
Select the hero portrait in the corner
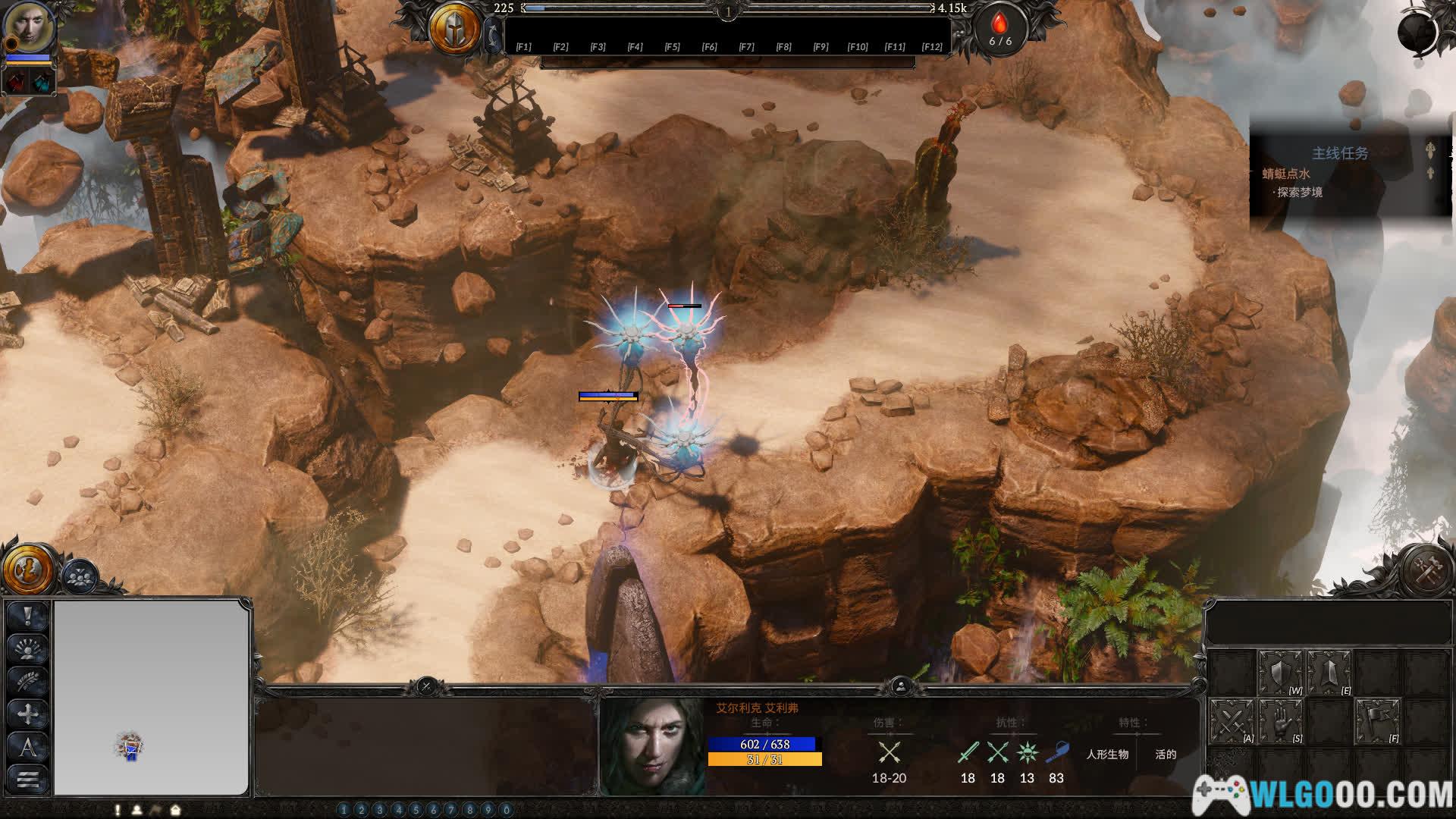click(x=30, y=27)
